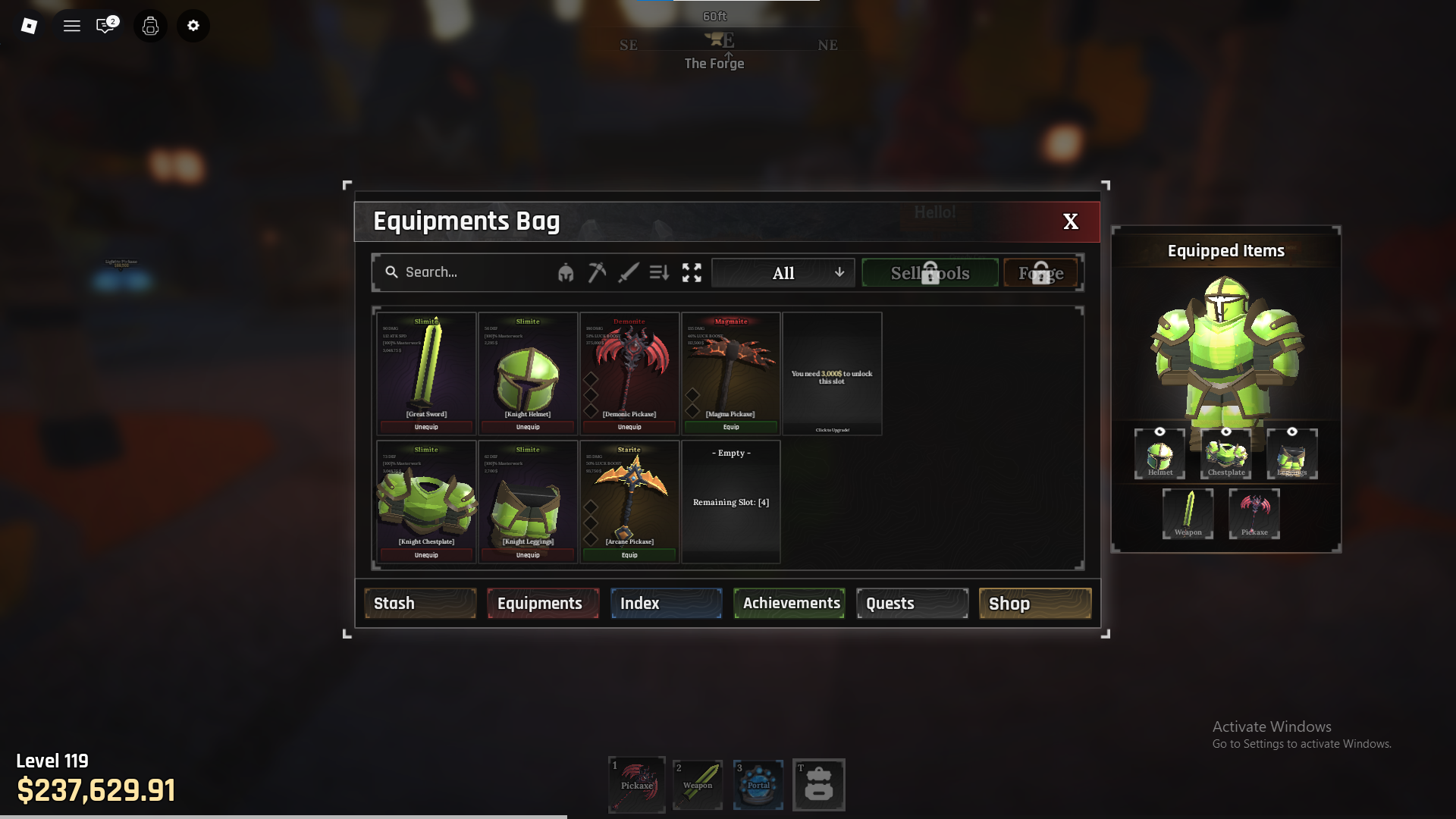Switch to the Stash tab
The height and width of the screenshot is (819, 1456).
420,604
